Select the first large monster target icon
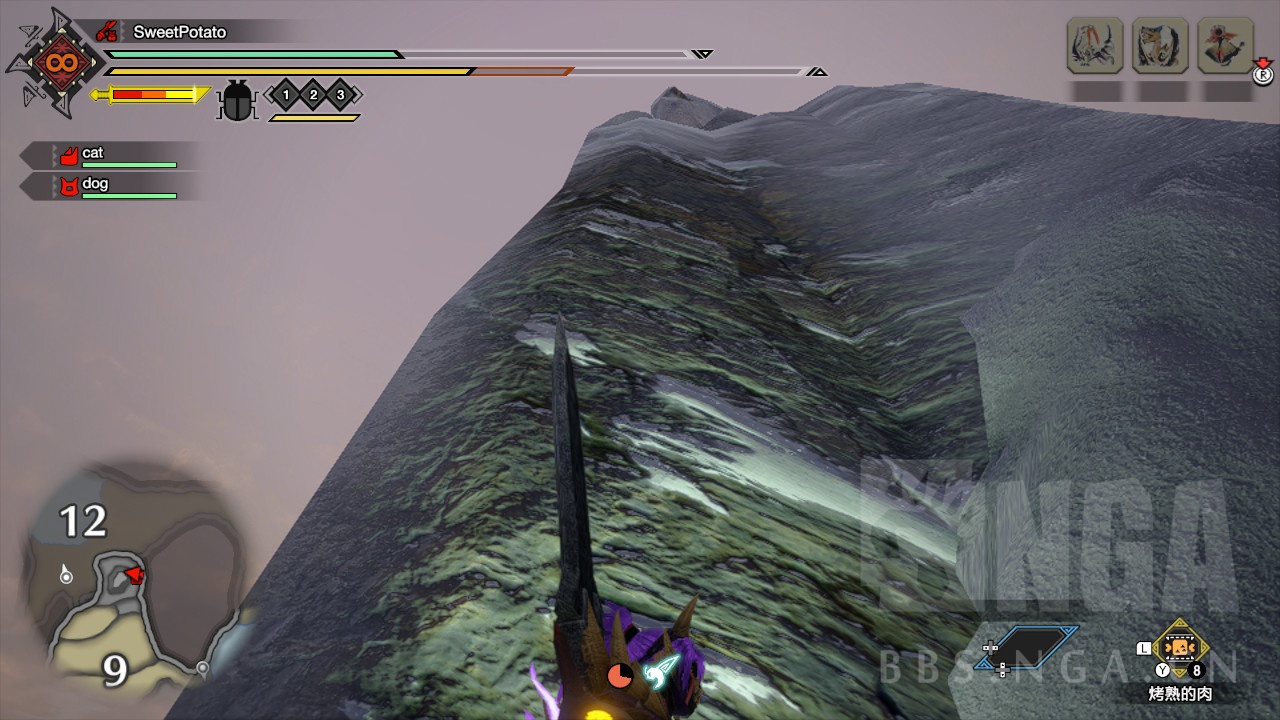 point(1096,45)
